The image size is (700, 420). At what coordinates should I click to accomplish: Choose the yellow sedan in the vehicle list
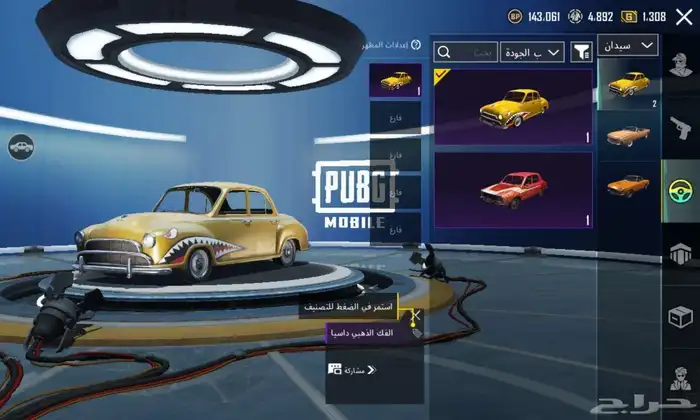629,83
